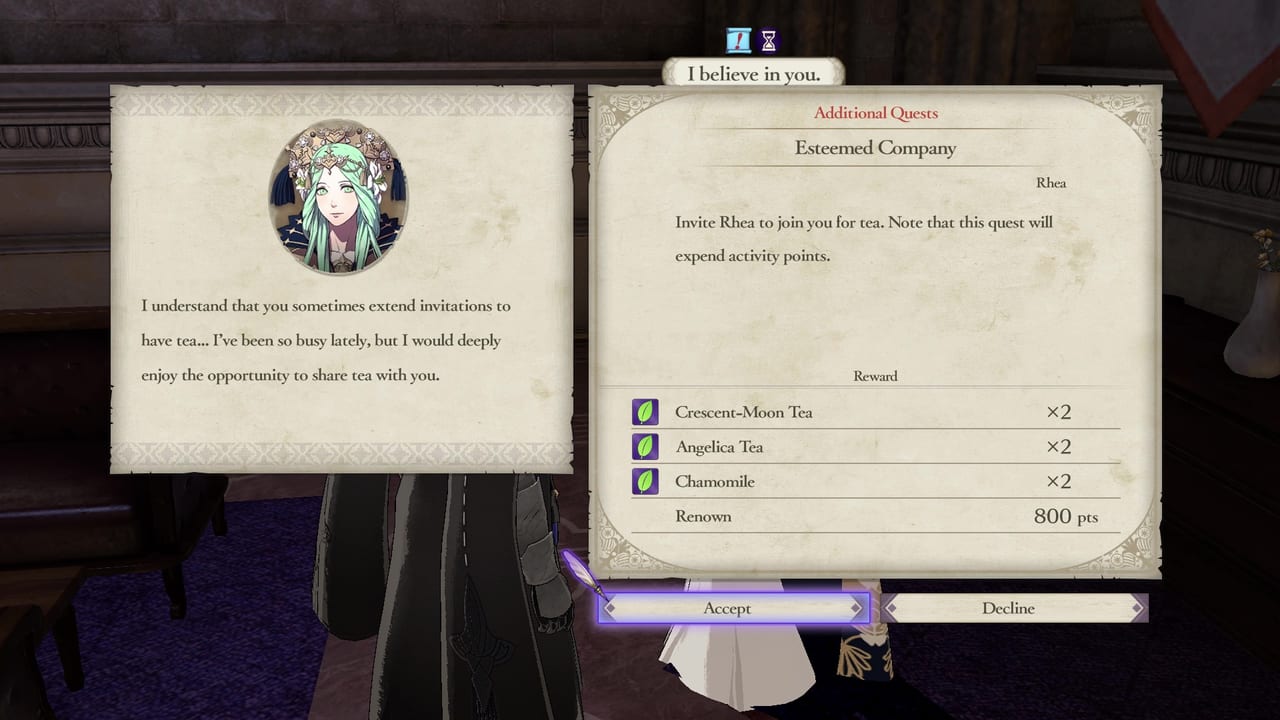Click the Esteemed Company quest title

point(875,148)
